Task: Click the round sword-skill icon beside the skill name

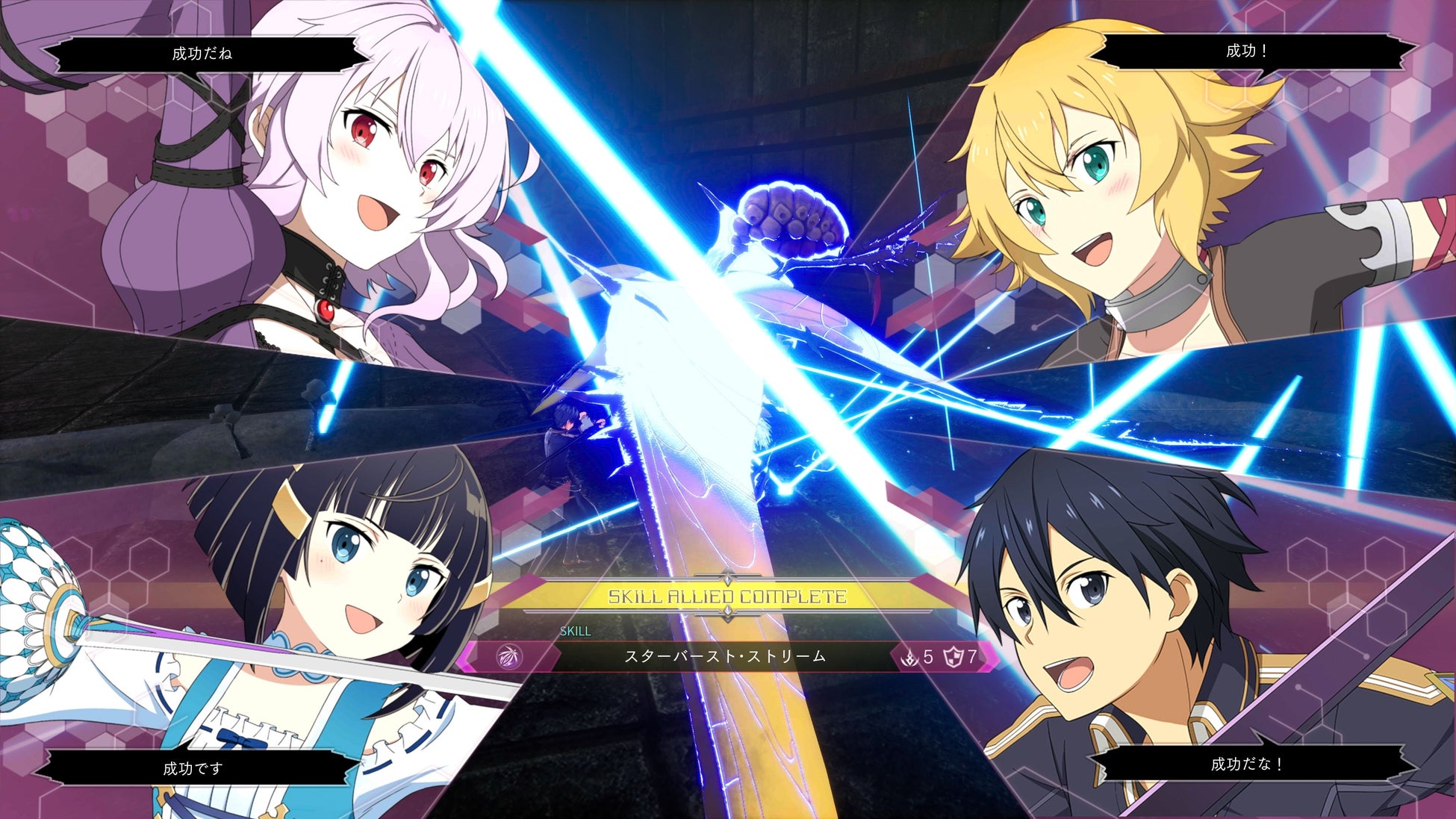Action: pos(509,657)
